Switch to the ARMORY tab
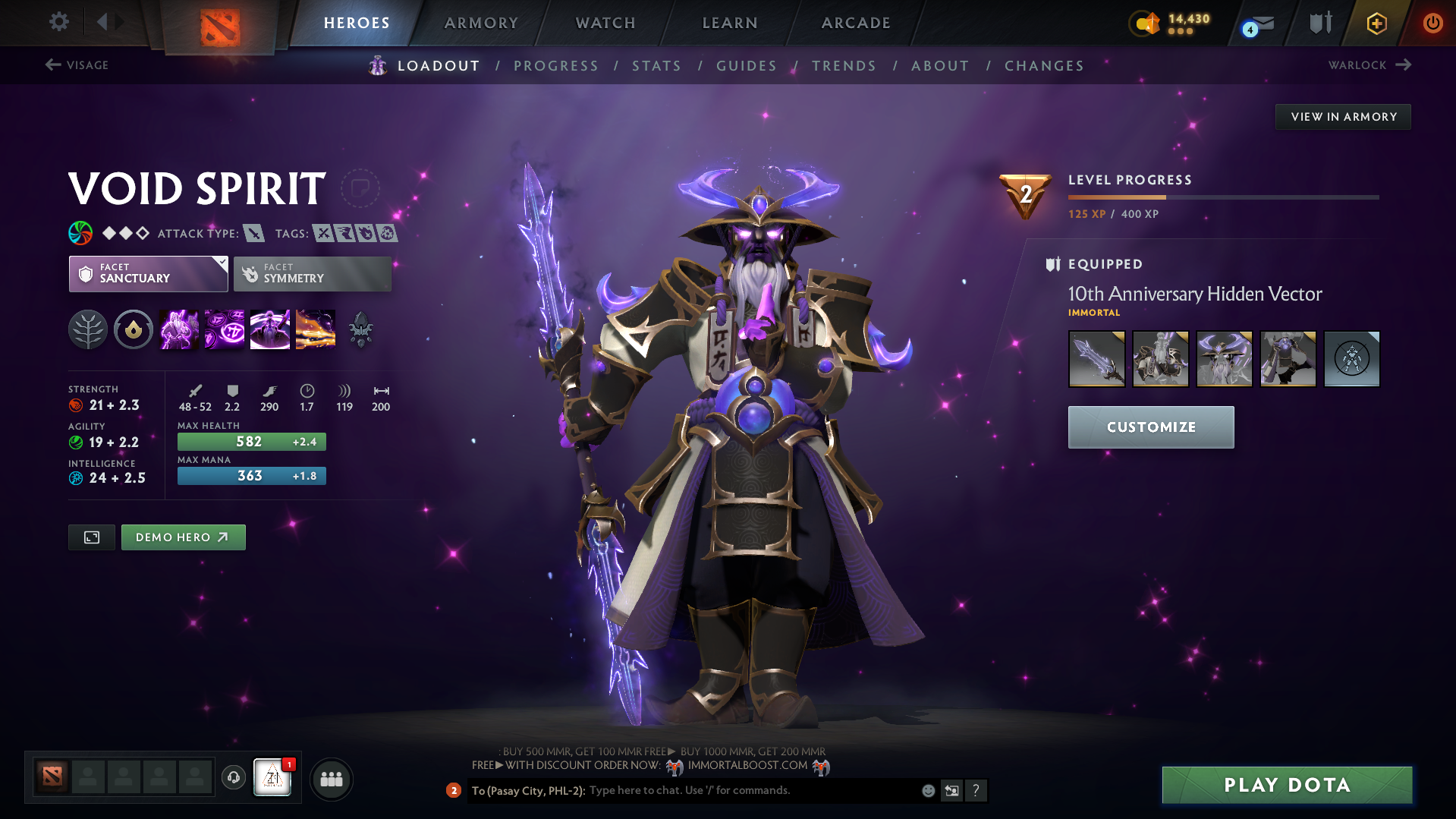The image size is (1456, 819). pos(481,23)
